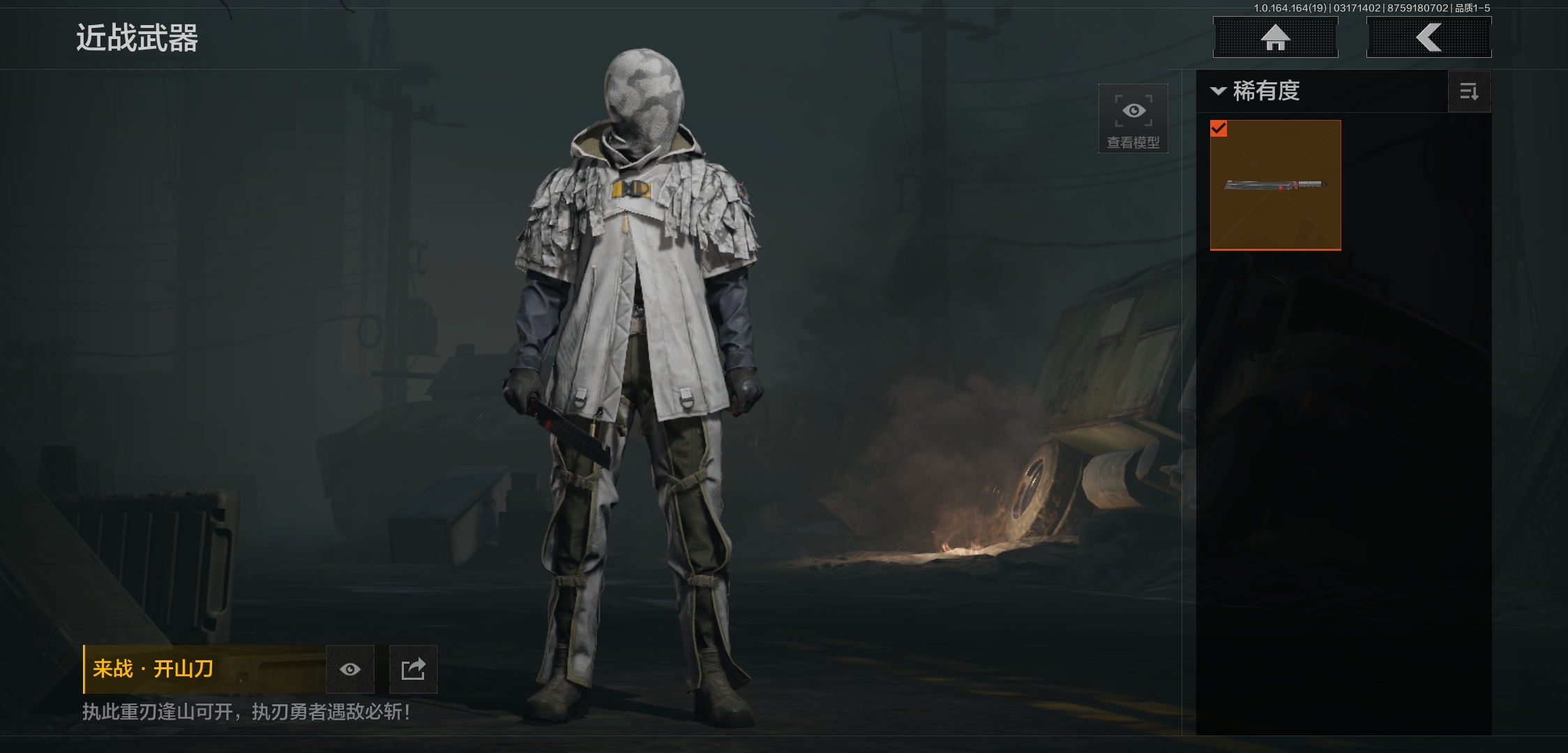Click the 查看模型 view model button

[1133, 119]
